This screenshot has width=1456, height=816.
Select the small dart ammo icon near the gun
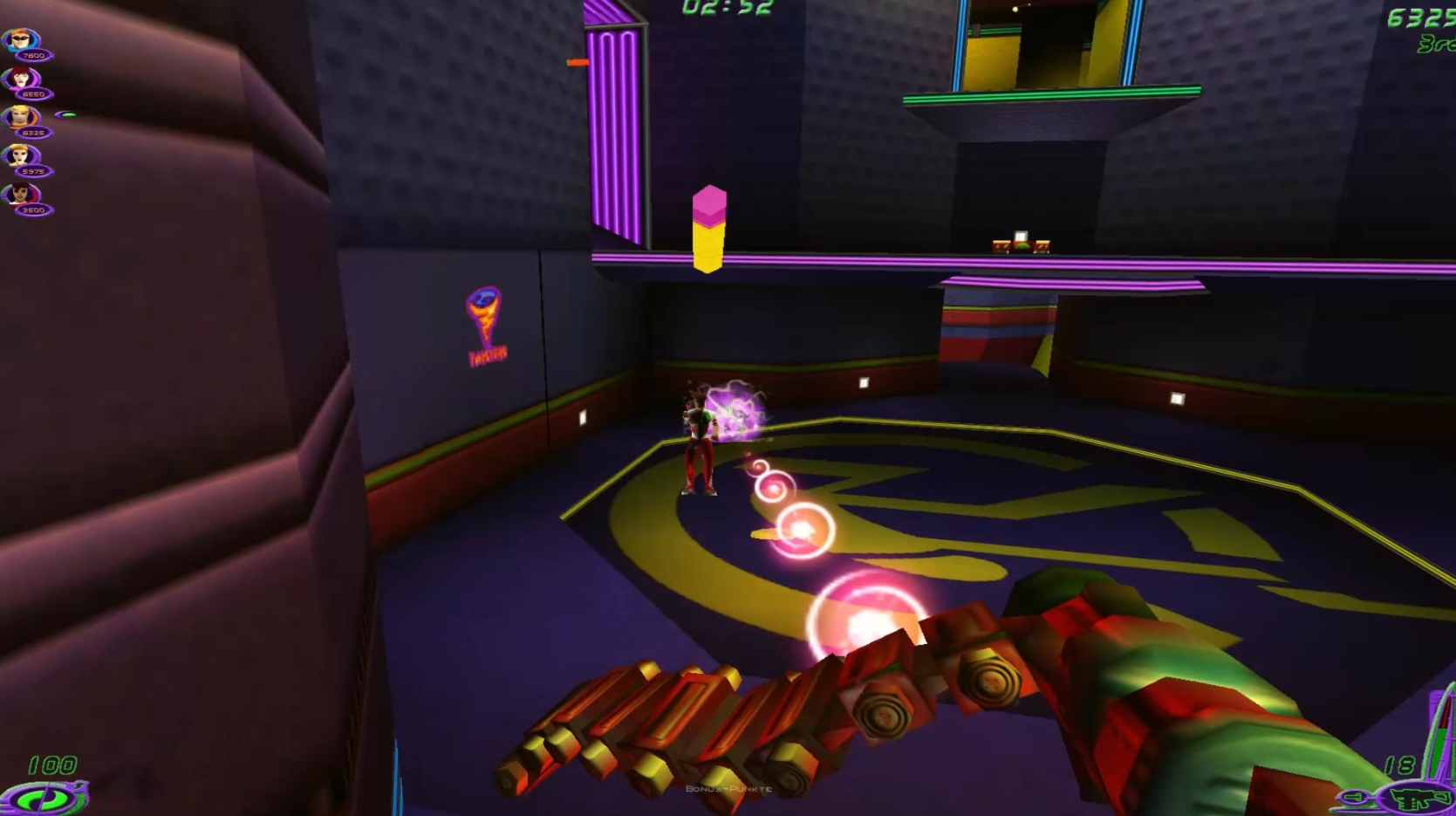click(x=1353, y=796)
